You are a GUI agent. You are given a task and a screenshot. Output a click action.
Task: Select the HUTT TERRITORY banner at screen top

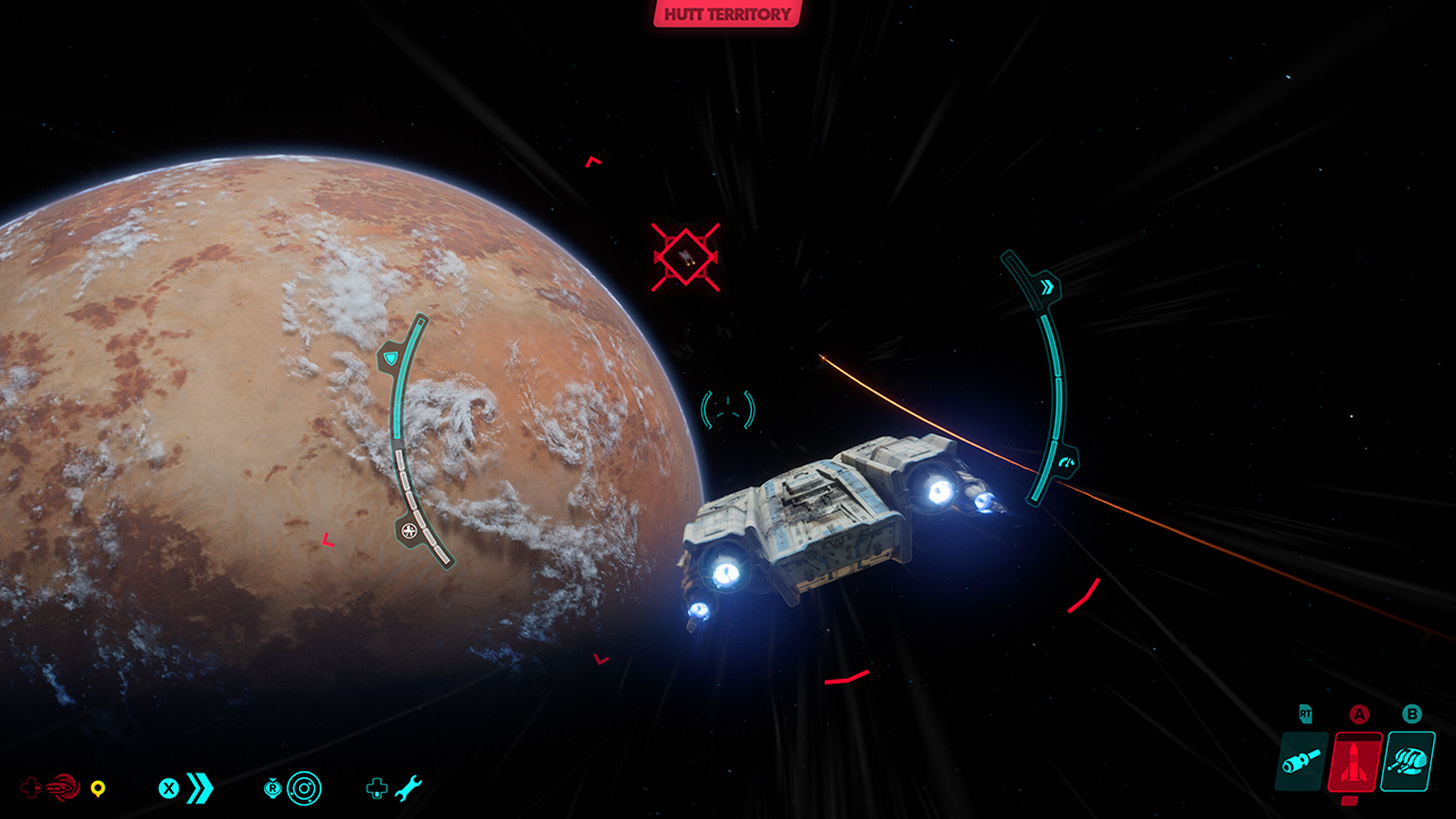[x=728, y=14]
